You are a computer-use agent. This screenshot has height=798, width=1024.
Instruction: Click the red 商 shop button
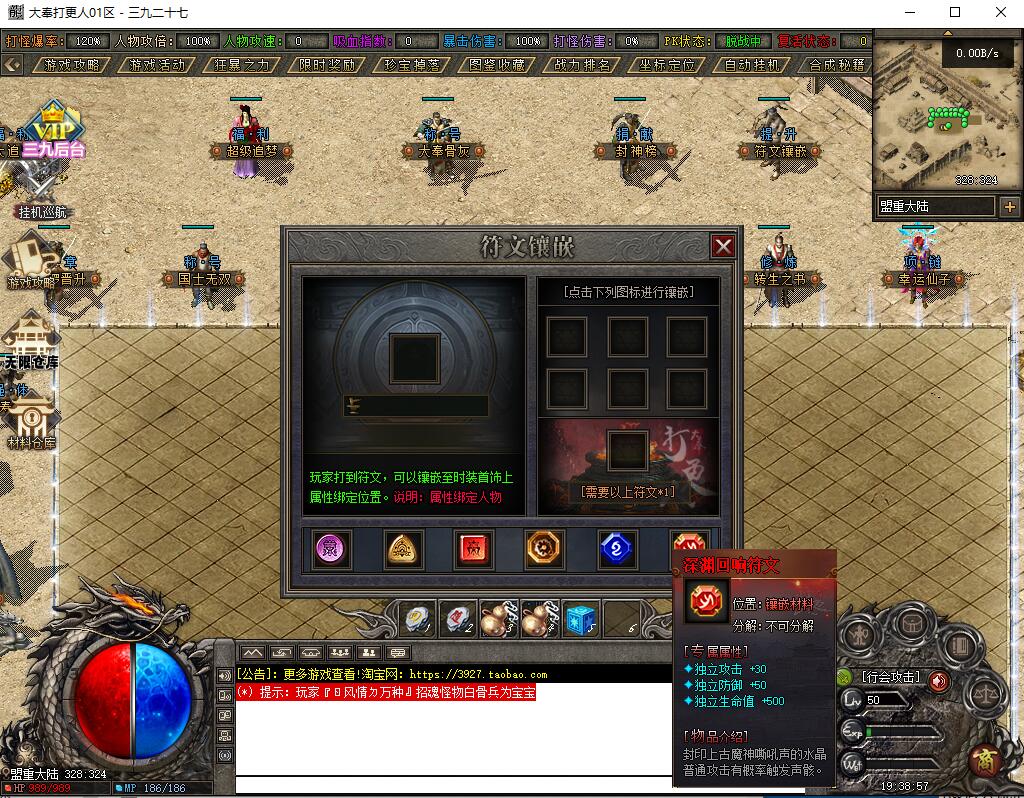(987, 760)
